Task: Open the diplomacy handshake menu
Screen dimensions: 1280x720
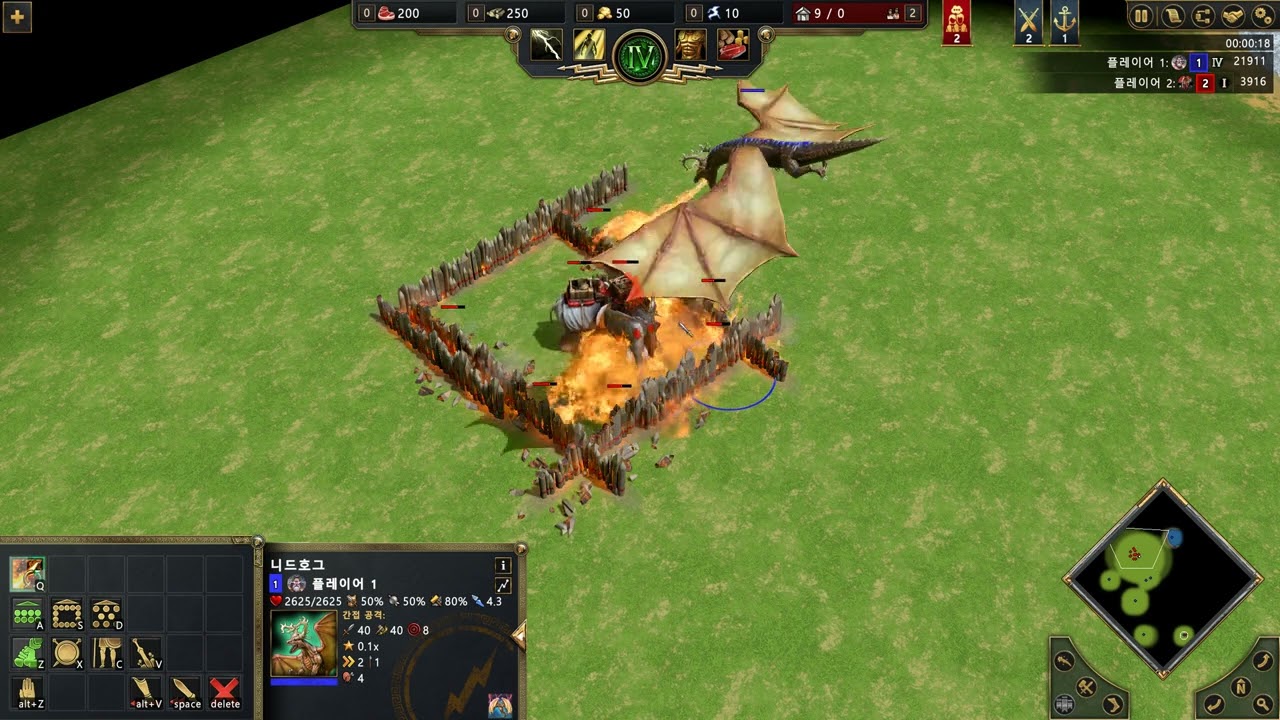Action: (1233, 16)
